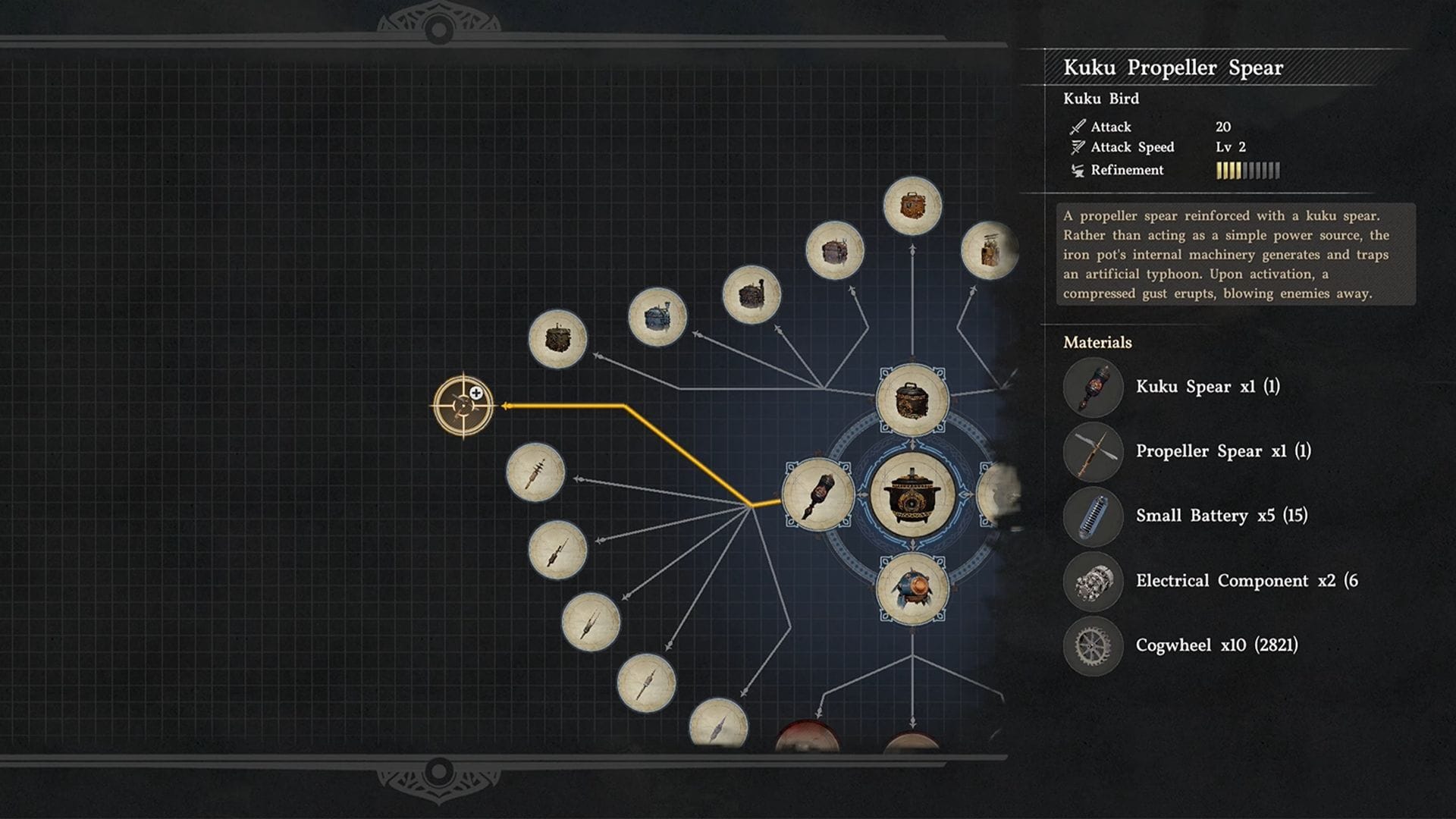Click the Propeller Spear material icon
Viewport: 1456px width, 819px height.
(x=1093, y=452)
